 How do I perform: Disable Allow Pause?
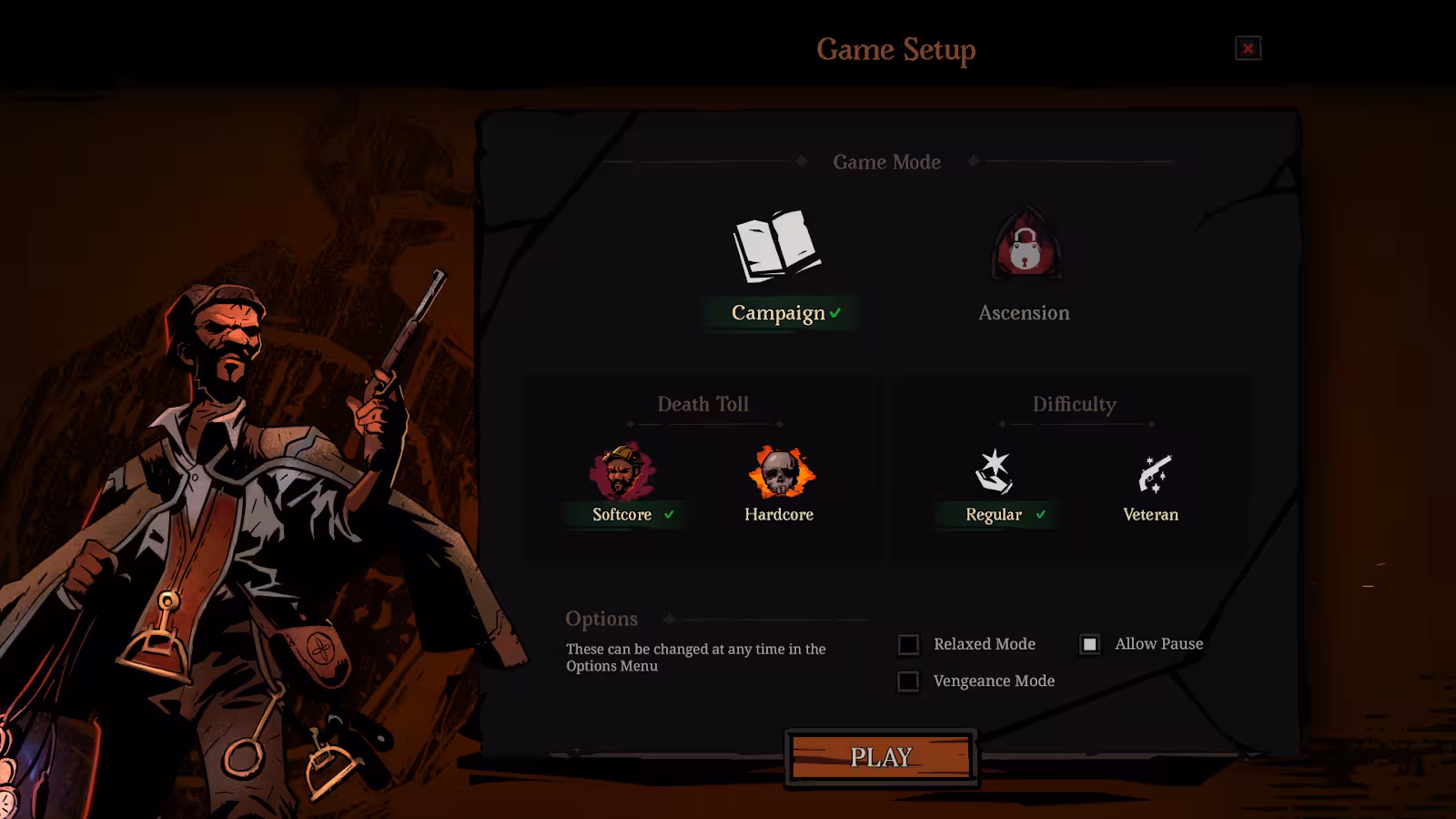(1090, 643)
